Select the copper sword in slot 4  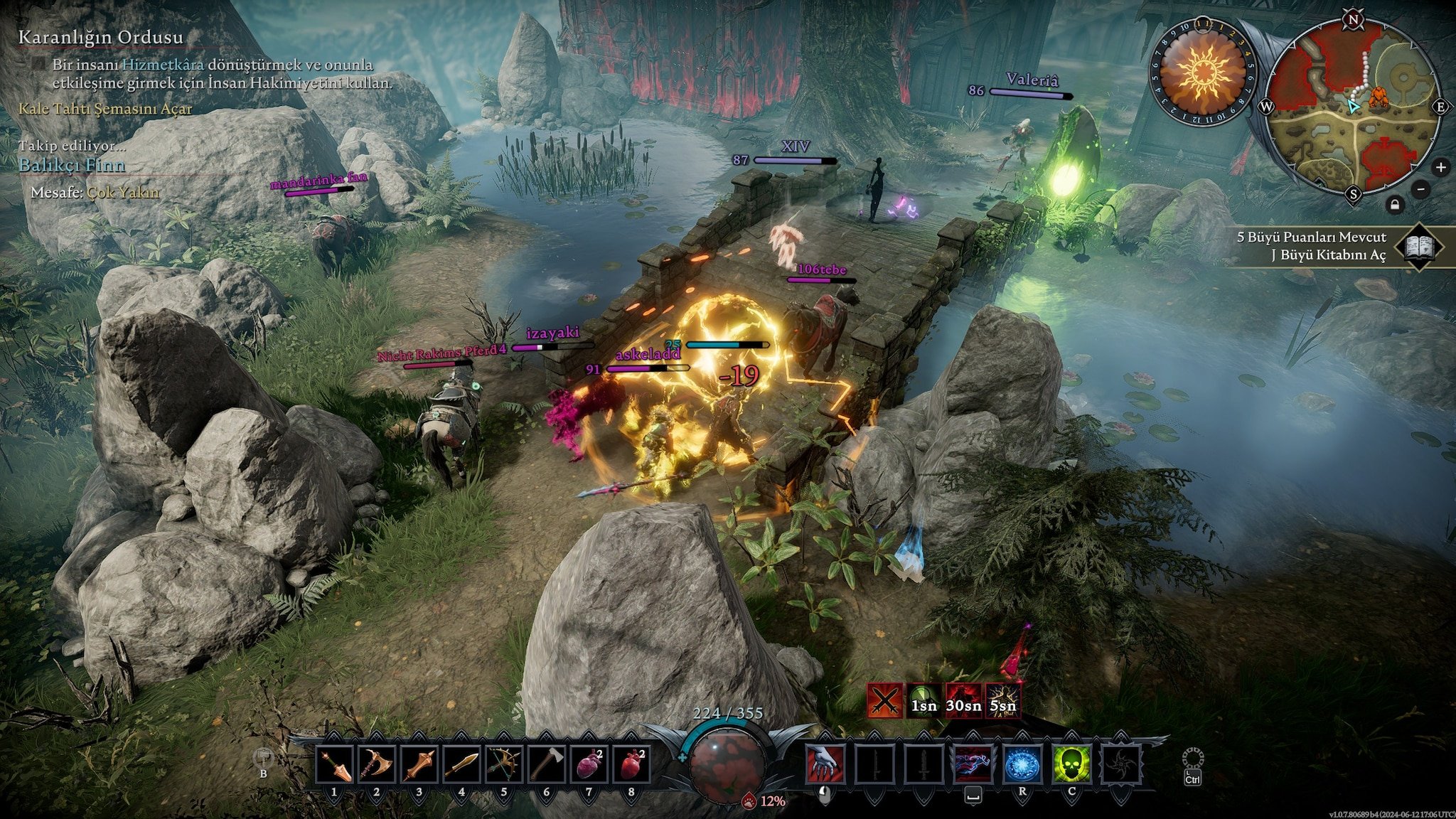pos(462,766)
